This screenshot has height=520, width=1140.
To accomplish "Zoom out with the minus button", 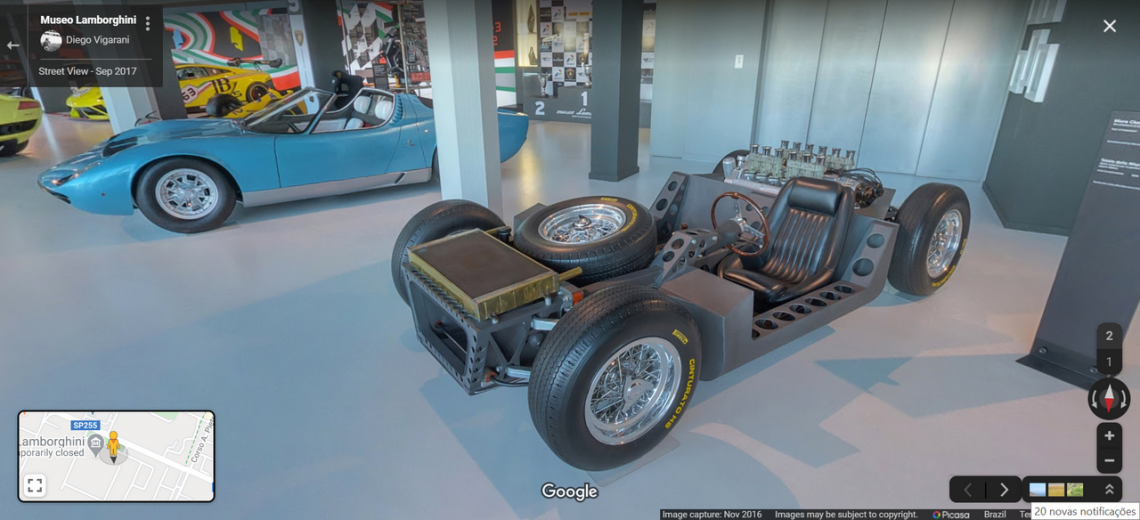I will point(1109,461).
